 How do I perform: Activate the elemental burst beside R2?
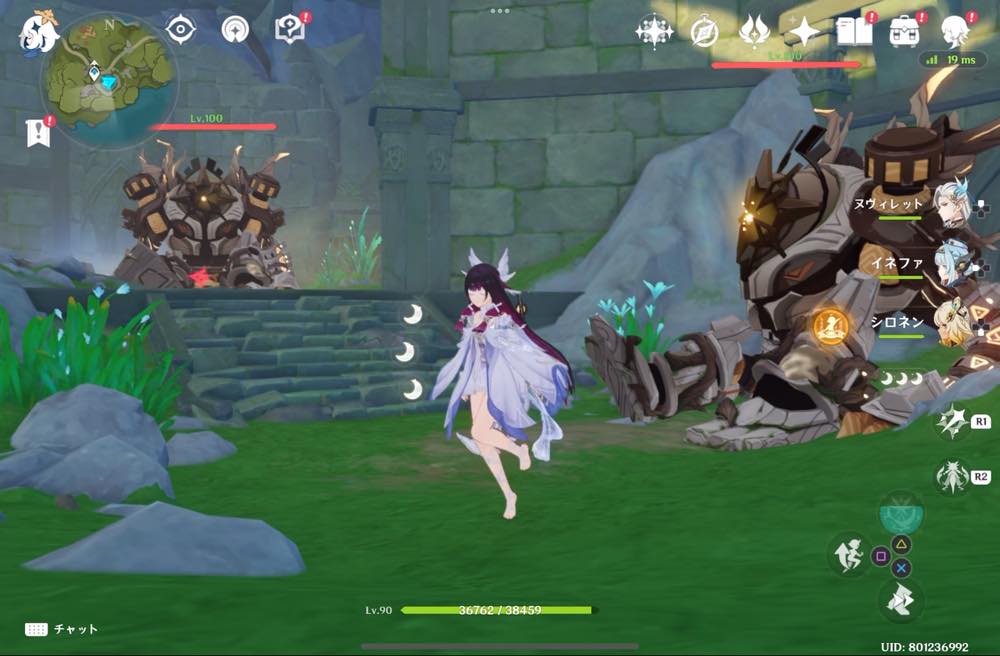tap(950, 477)
